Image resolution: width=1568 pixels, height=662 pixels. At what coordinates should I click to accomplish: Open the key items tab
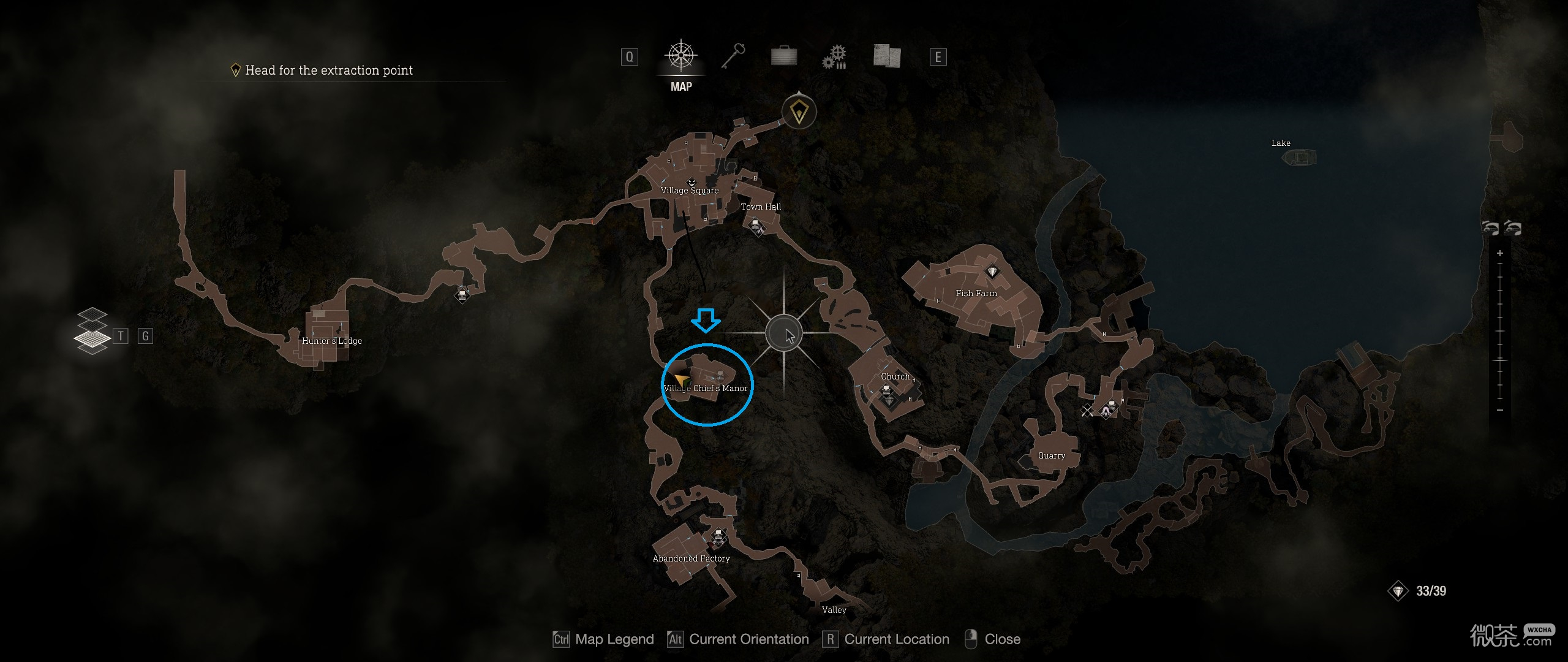733,56
